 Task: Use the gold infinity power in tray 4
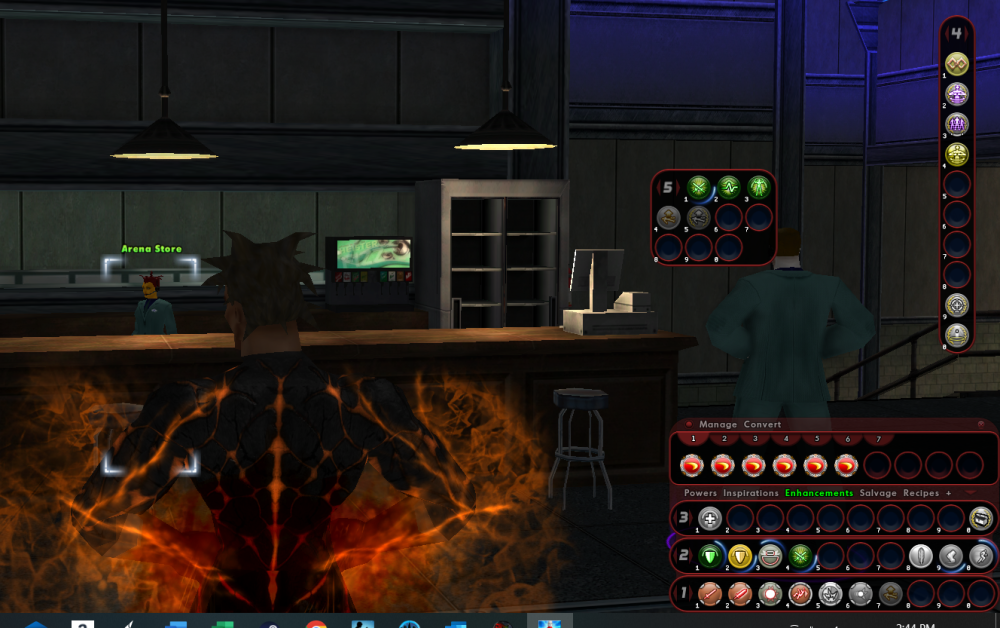coord(957,64)
